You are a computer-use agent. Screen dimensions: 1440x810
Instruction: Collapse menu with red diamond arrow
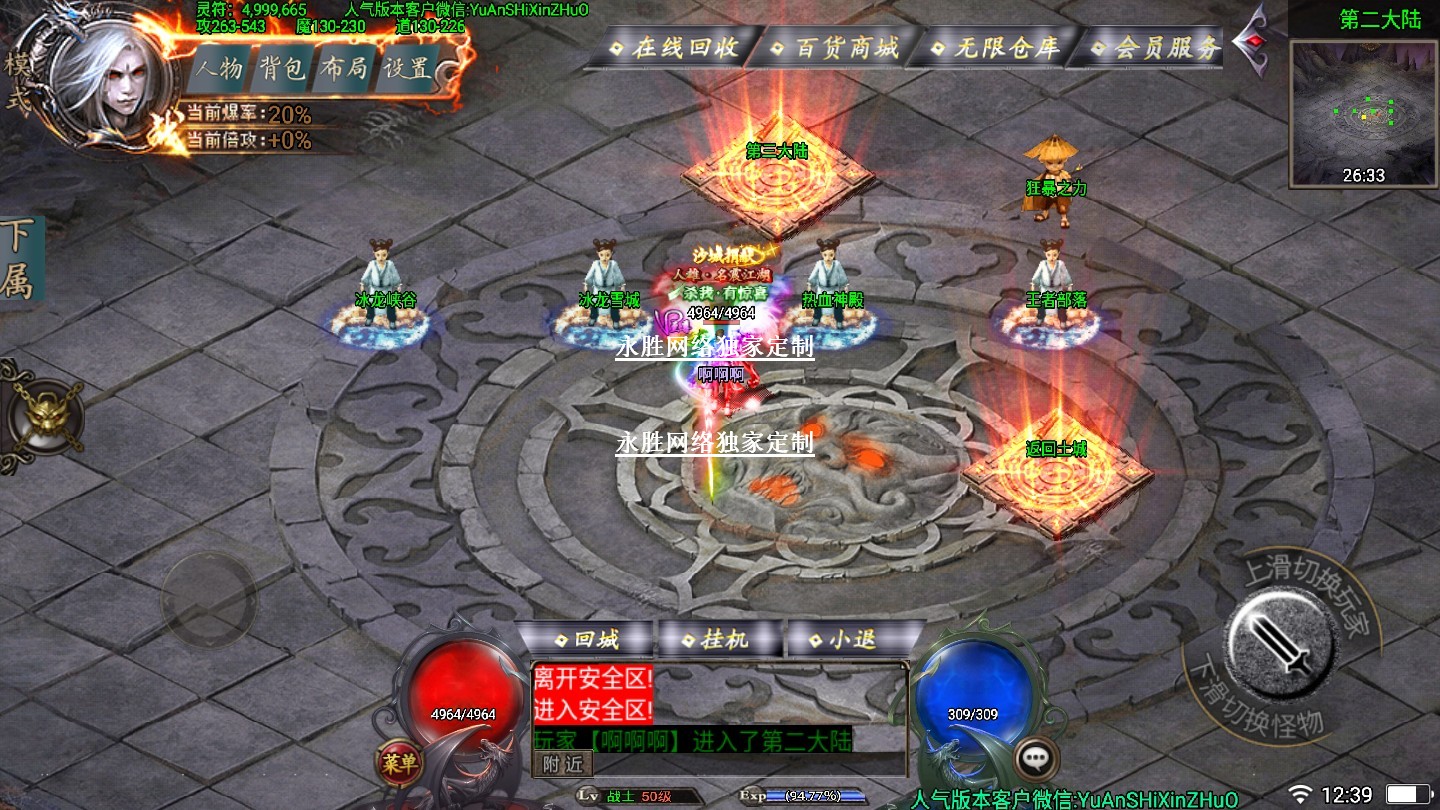click(x=1250, y=42)
